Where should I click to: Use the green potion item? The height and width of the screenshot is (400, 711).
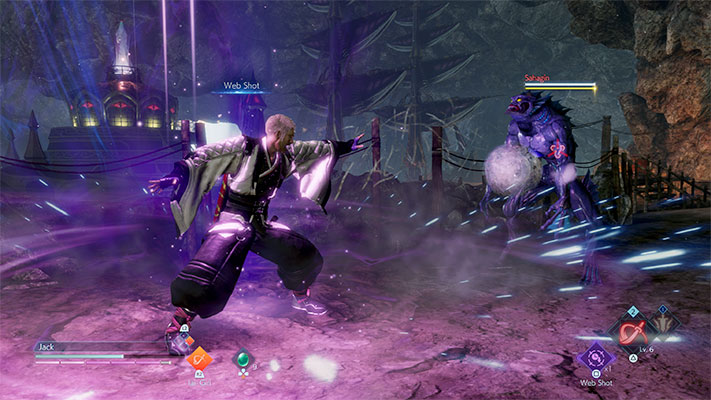pos(240,359)
